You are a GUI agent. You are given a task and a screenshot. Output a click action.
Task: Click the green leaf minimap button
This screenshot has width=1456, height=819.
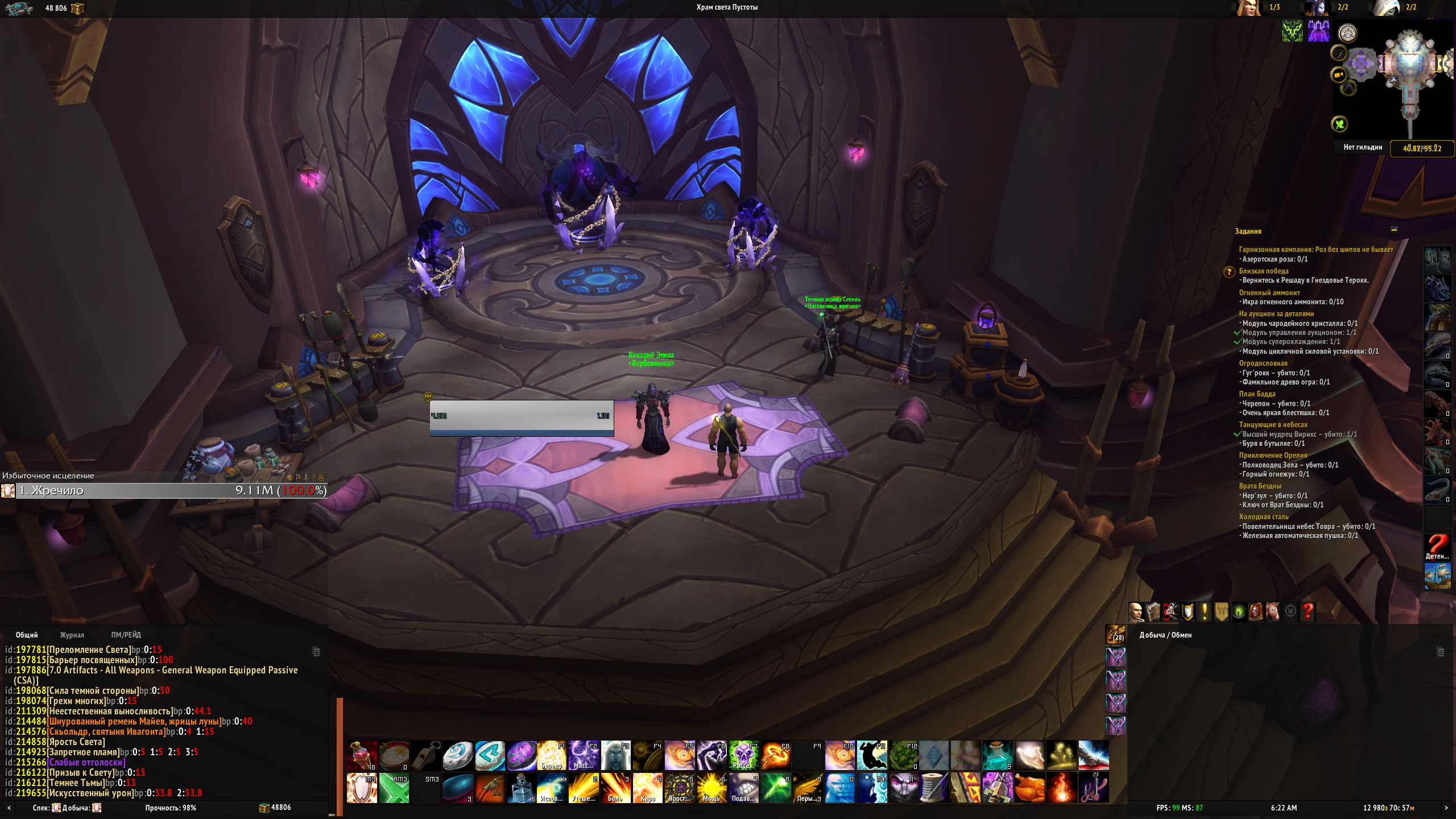point(1339,124)
